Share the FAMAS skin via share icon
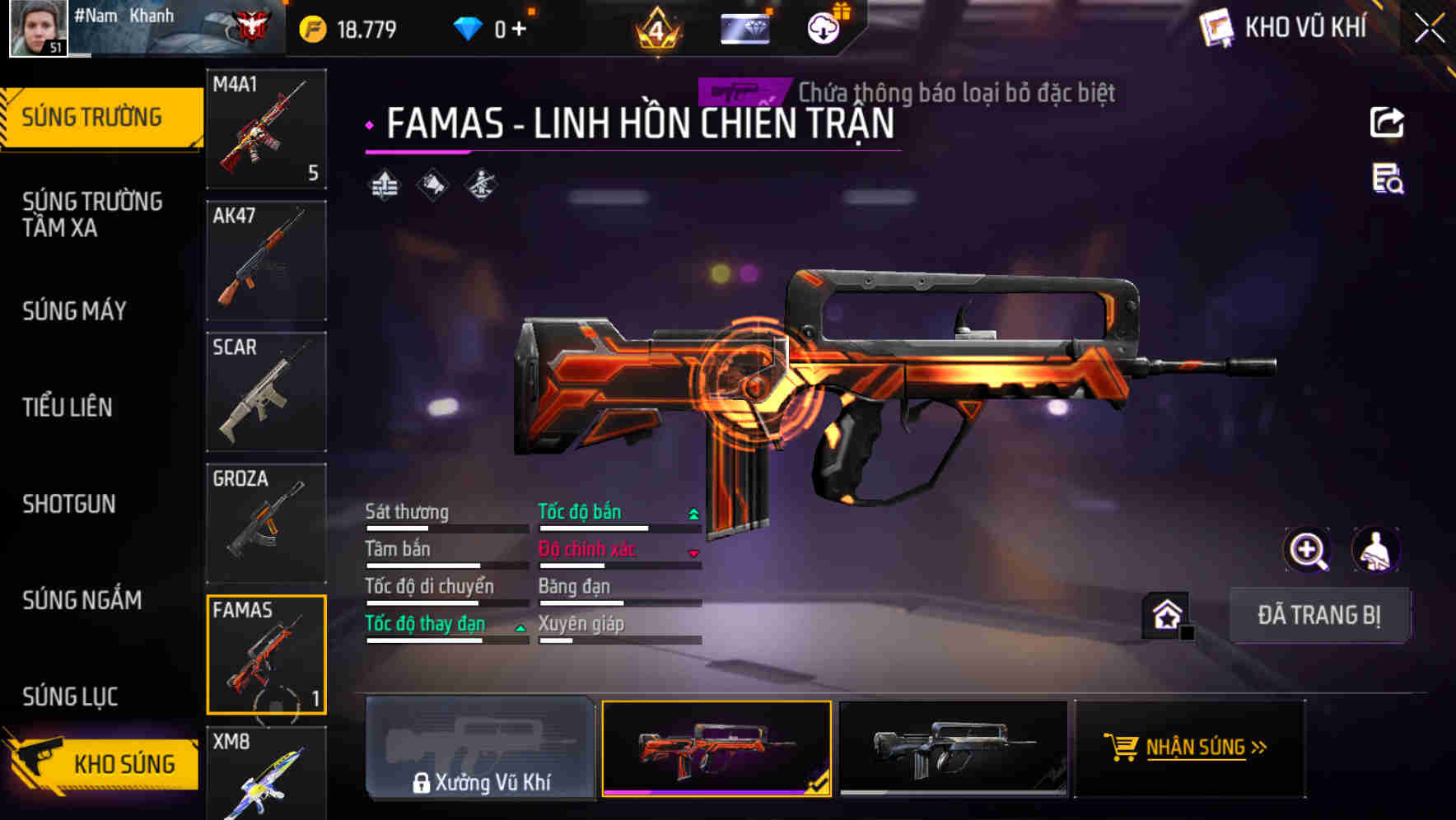The image size is (1456, 820). [x=1387, y=123]
